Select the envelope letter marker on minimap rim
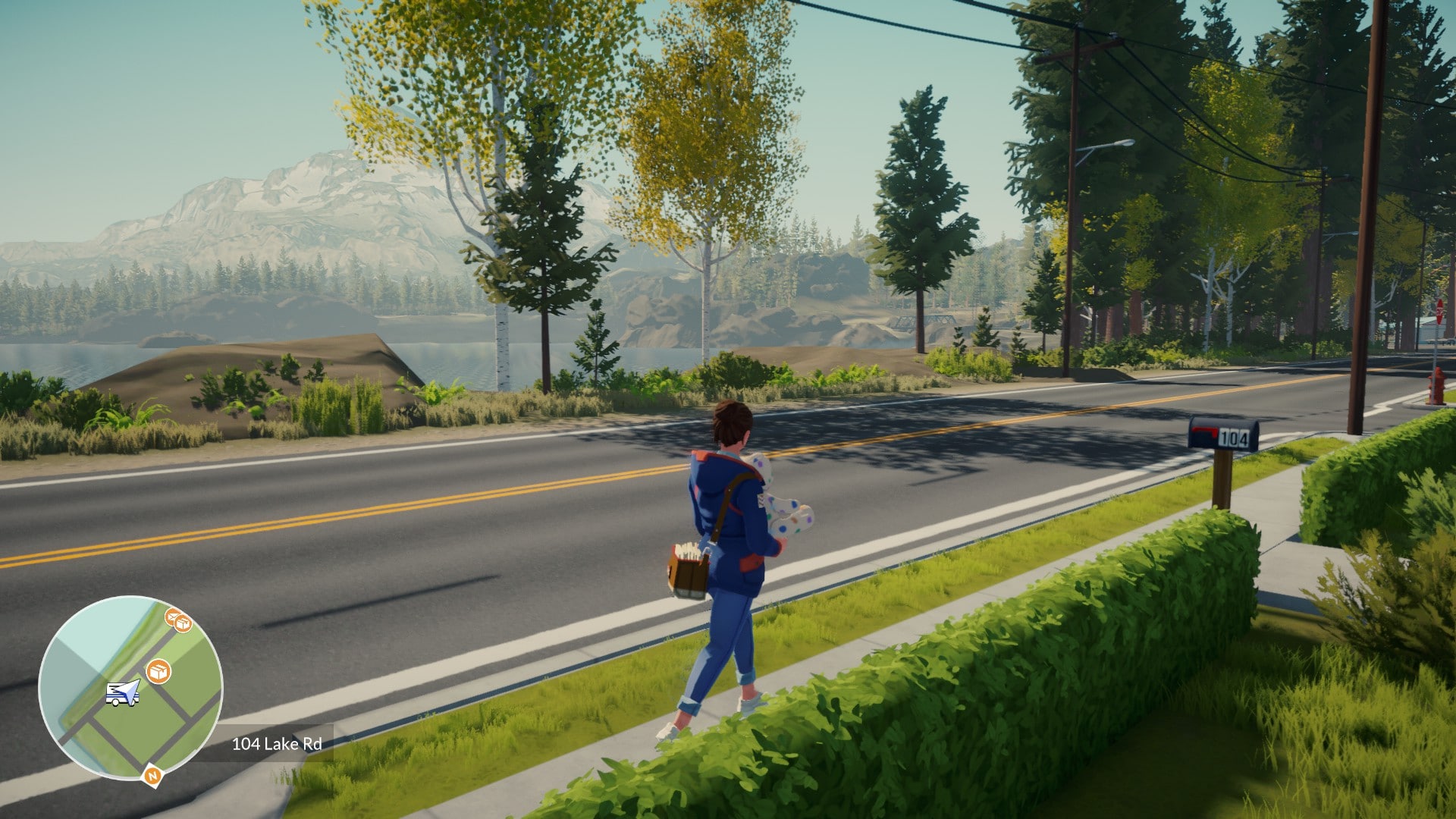Screen dimensions: 1456x819 [x=172, y=616]
